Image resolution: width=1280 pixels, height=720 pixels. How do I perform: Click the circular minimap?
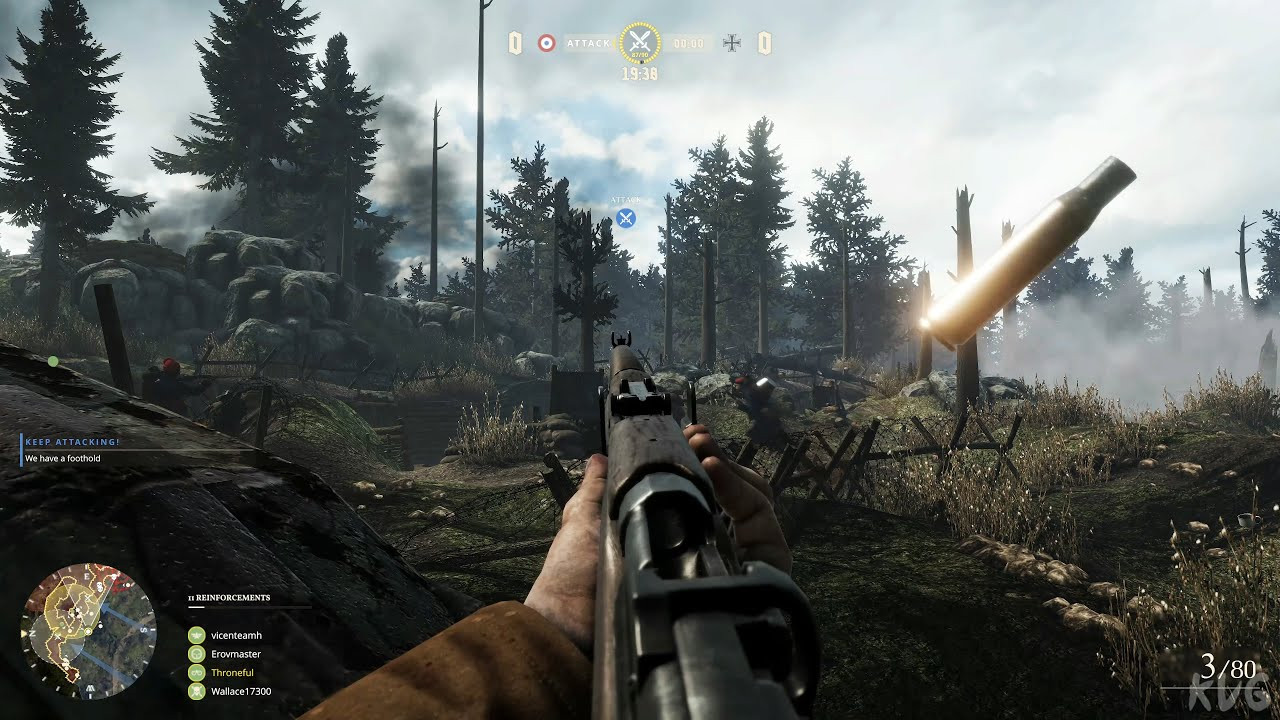pos(88,630)
